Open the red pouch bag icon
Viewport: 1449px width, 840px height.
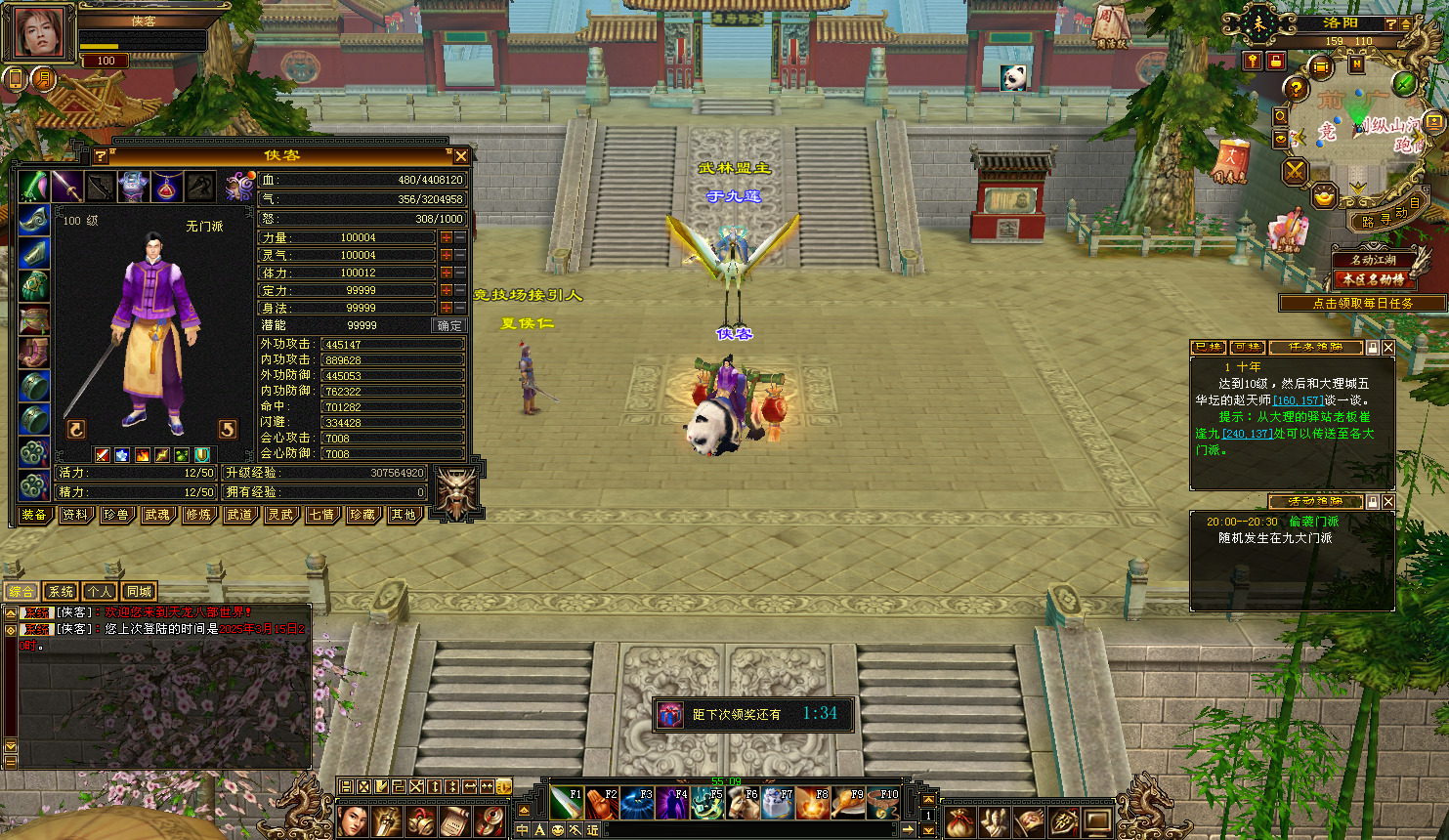(x=959, y=821)
